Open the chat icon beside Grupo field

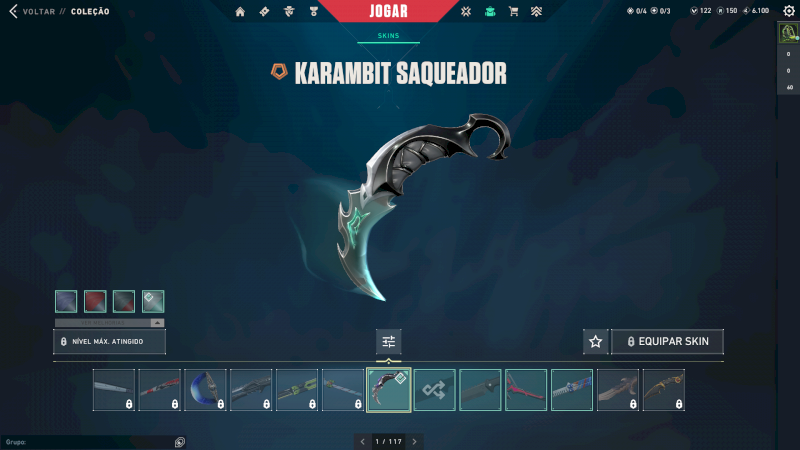point(180,441)
